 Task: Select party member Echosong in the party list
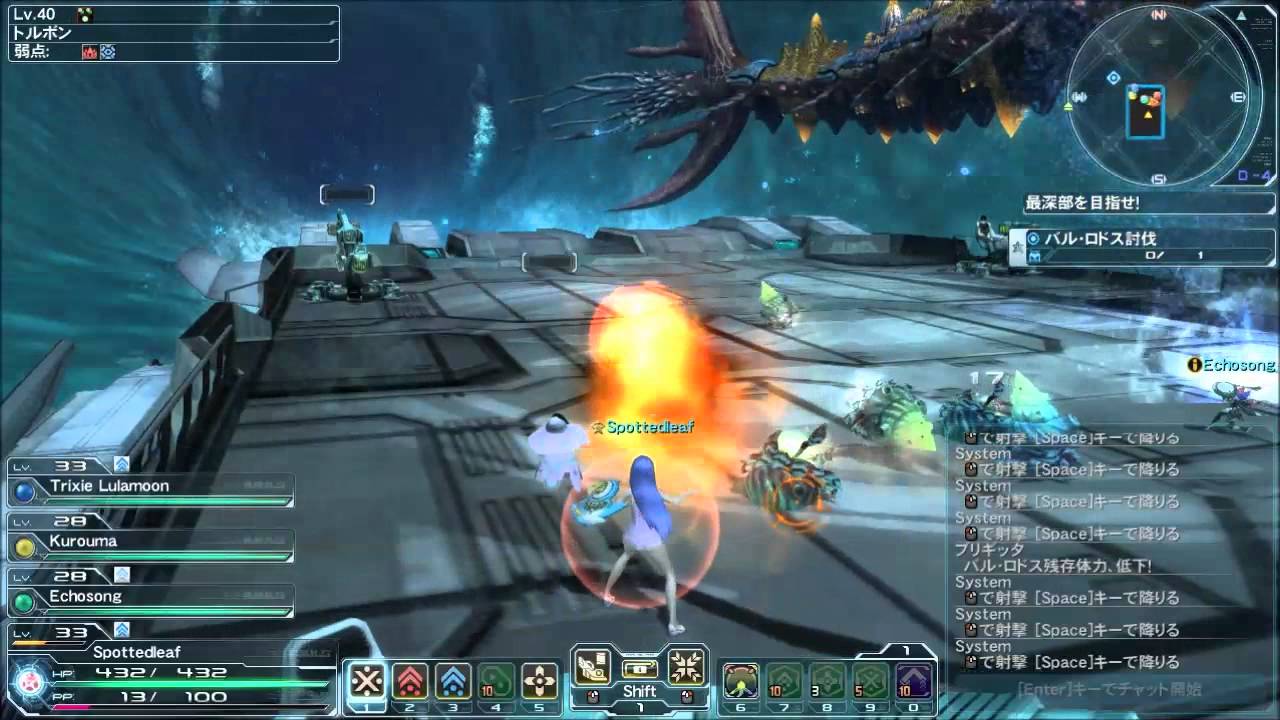tap(150, 598)
